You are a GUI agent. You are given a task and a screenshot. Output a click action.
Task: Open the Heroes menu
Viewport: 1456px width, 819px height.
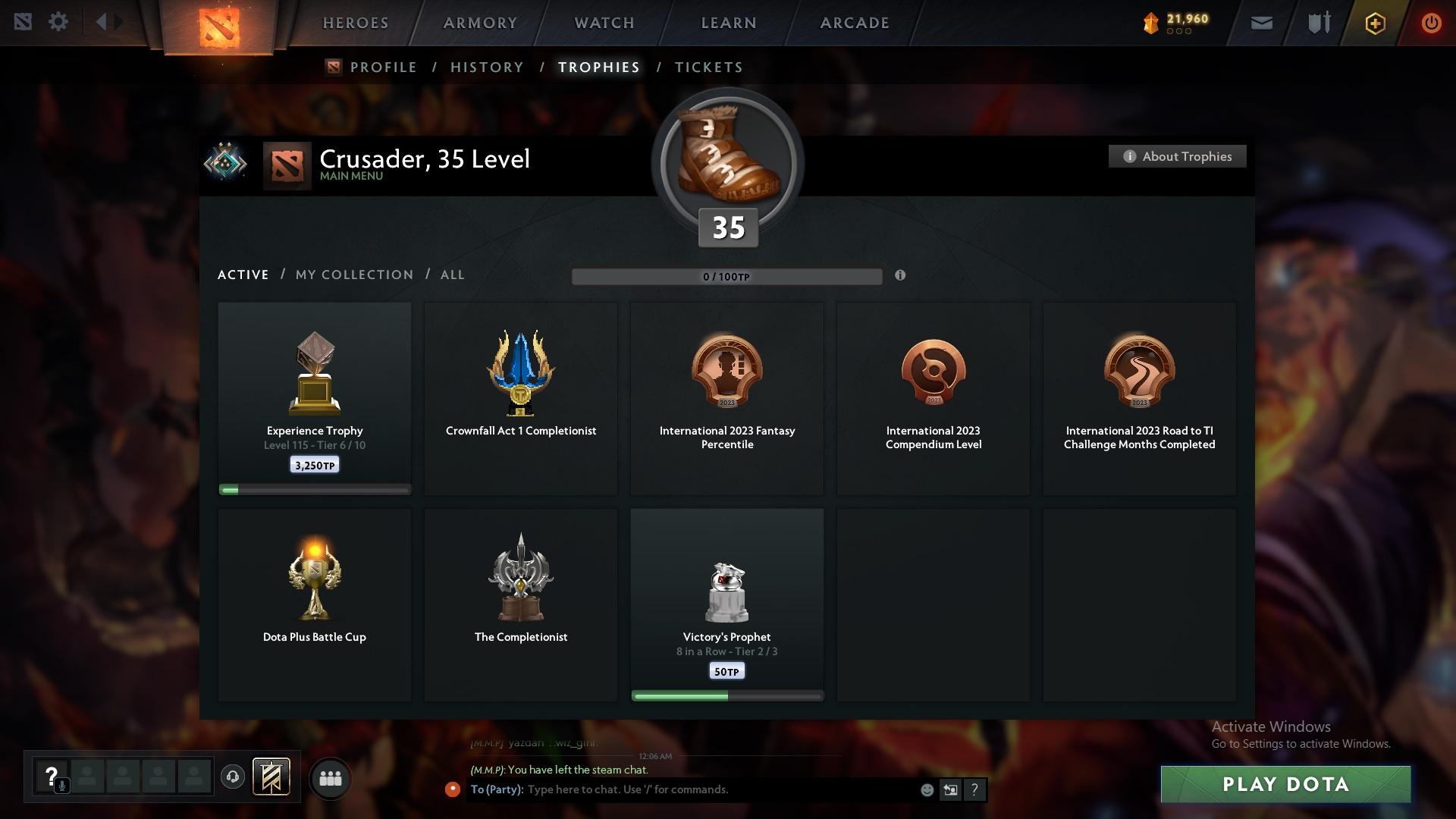pos(356,23)
